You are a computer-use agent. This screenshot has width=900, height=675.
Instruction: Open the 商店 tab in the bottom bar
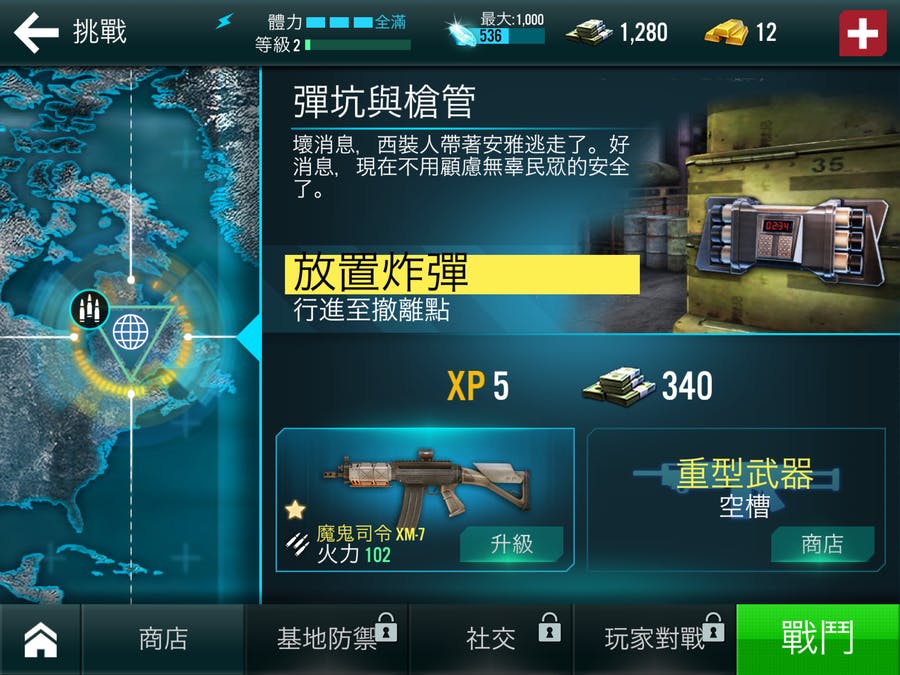(x=163, y=639)
